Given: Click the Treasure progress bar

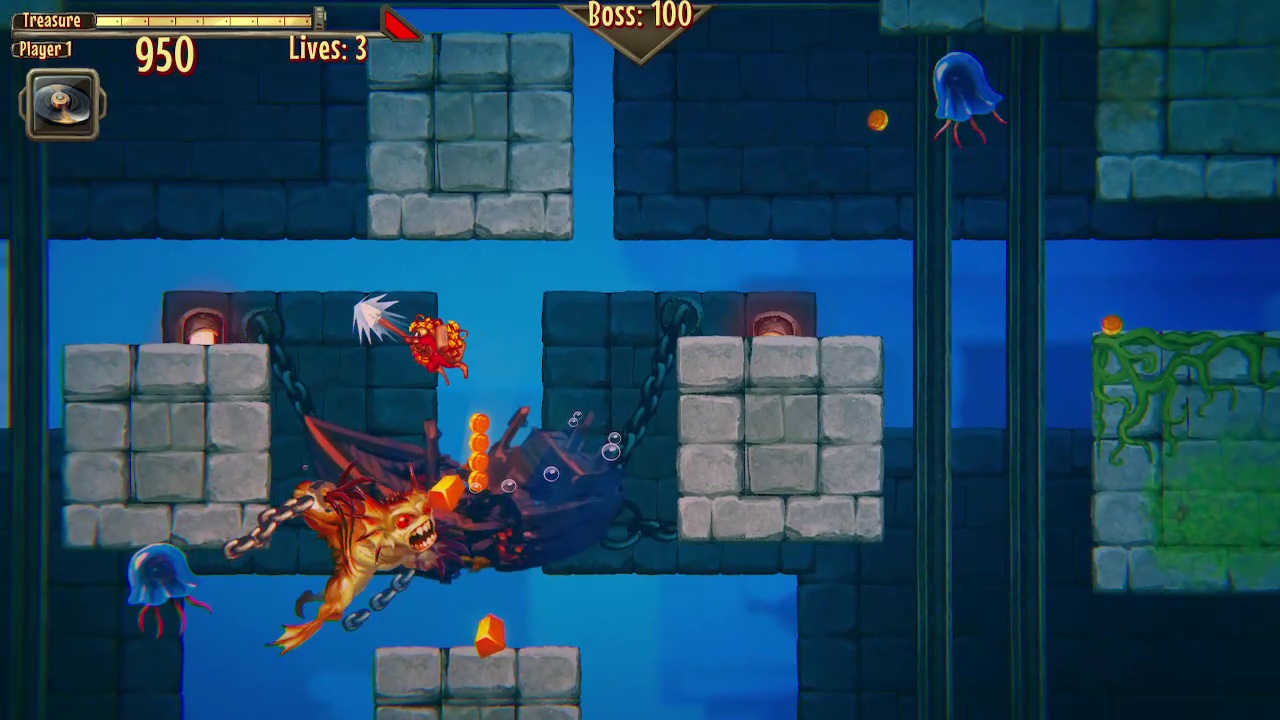Looking at the screenshot, I should click(x=200, y=20).
